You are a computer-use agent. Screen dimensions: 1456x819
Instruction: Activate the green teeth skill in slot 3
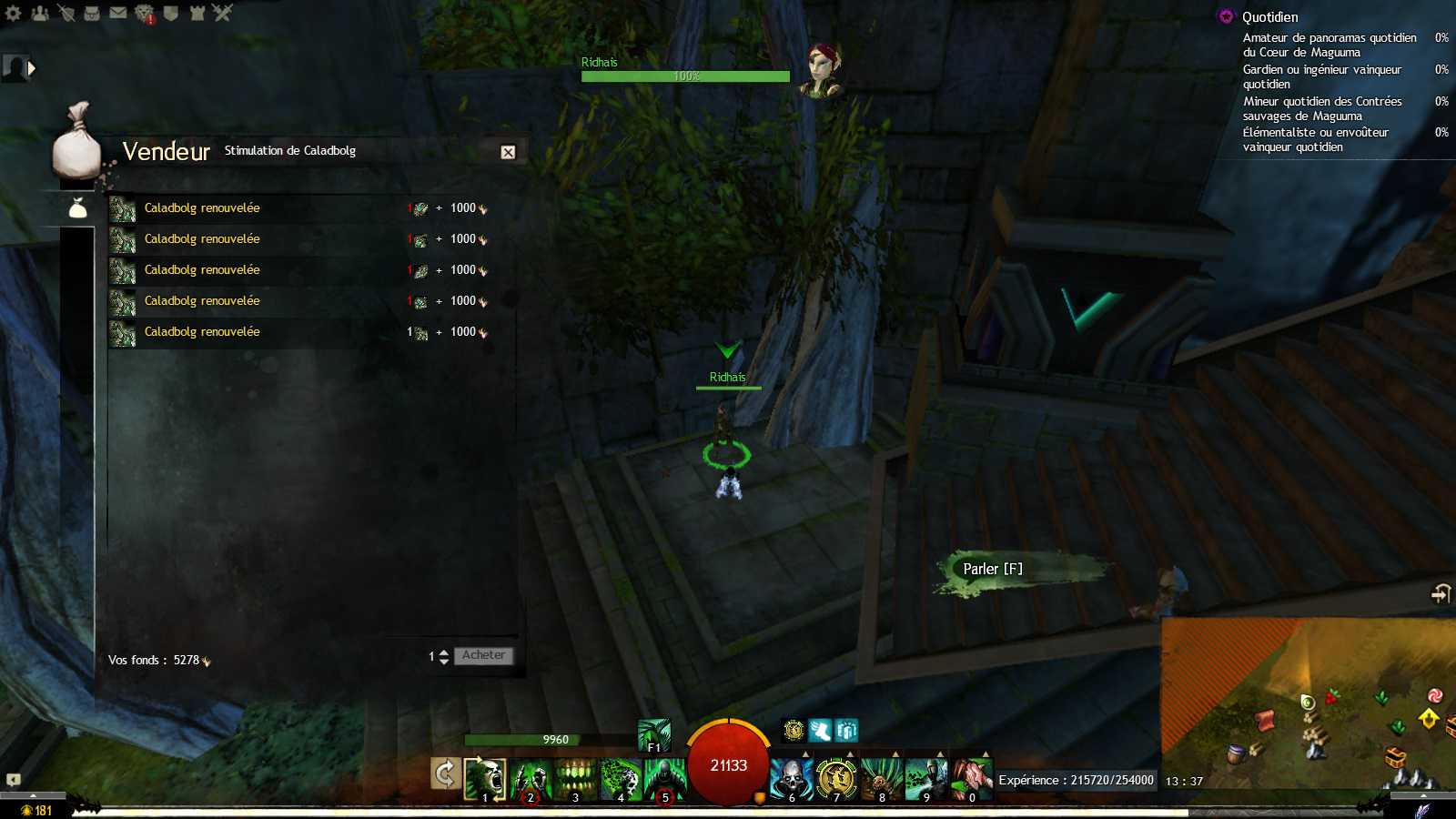(x=575, y=780)
